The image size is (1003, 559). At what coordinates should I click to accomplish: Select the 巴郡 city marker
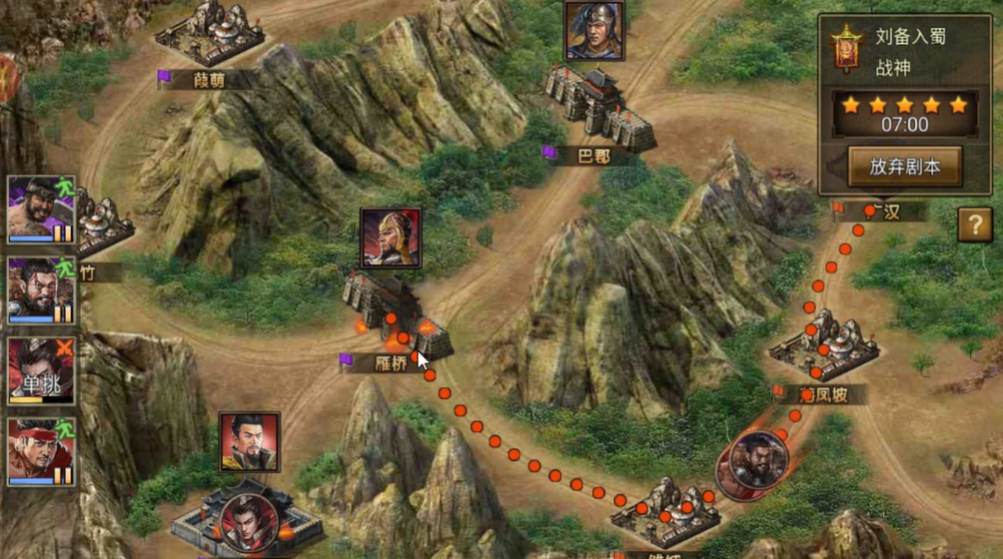(600, 110)
